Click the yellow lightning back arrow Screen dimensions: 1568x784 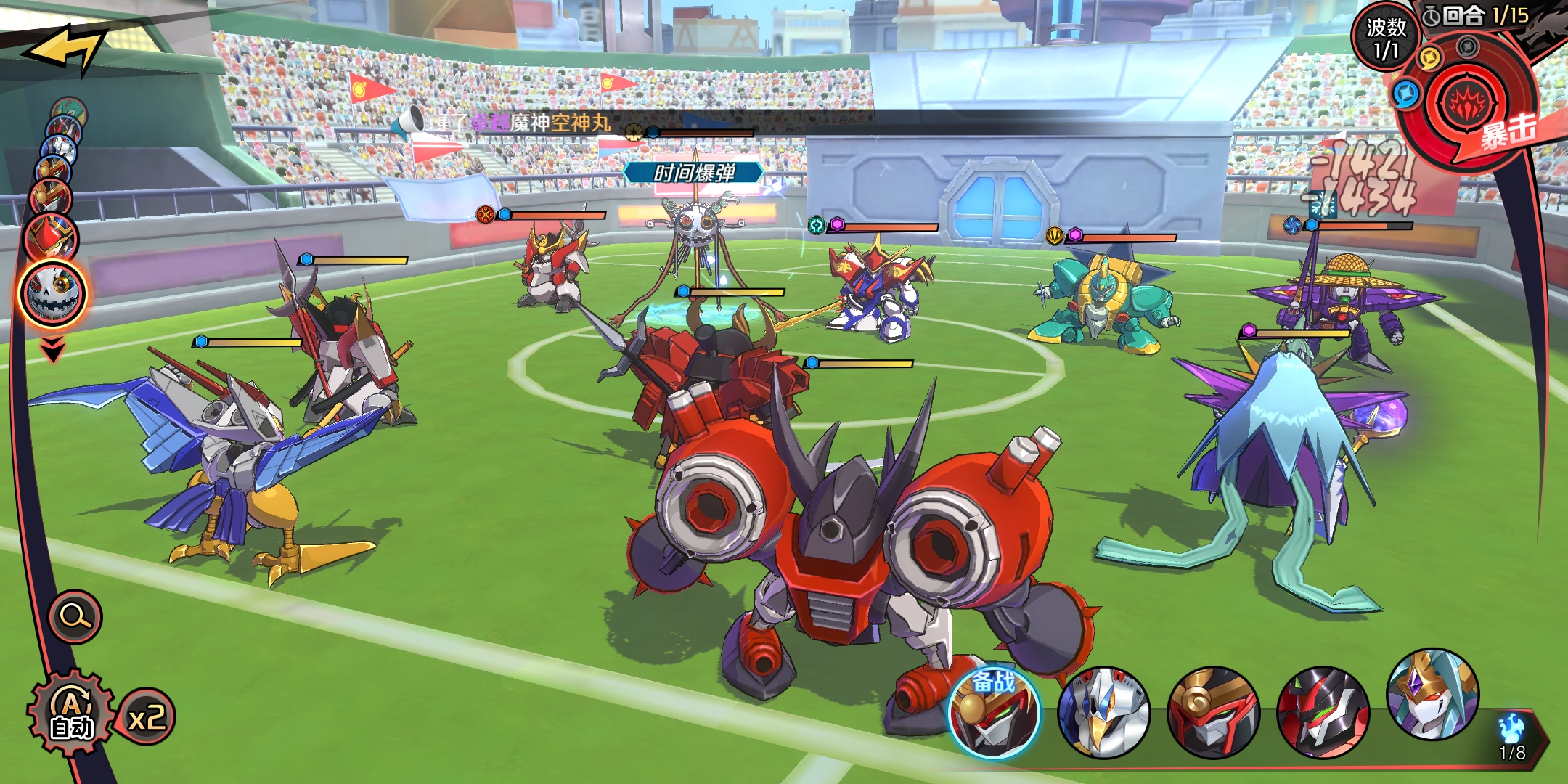pyautogui.click(x=65, y=48)
